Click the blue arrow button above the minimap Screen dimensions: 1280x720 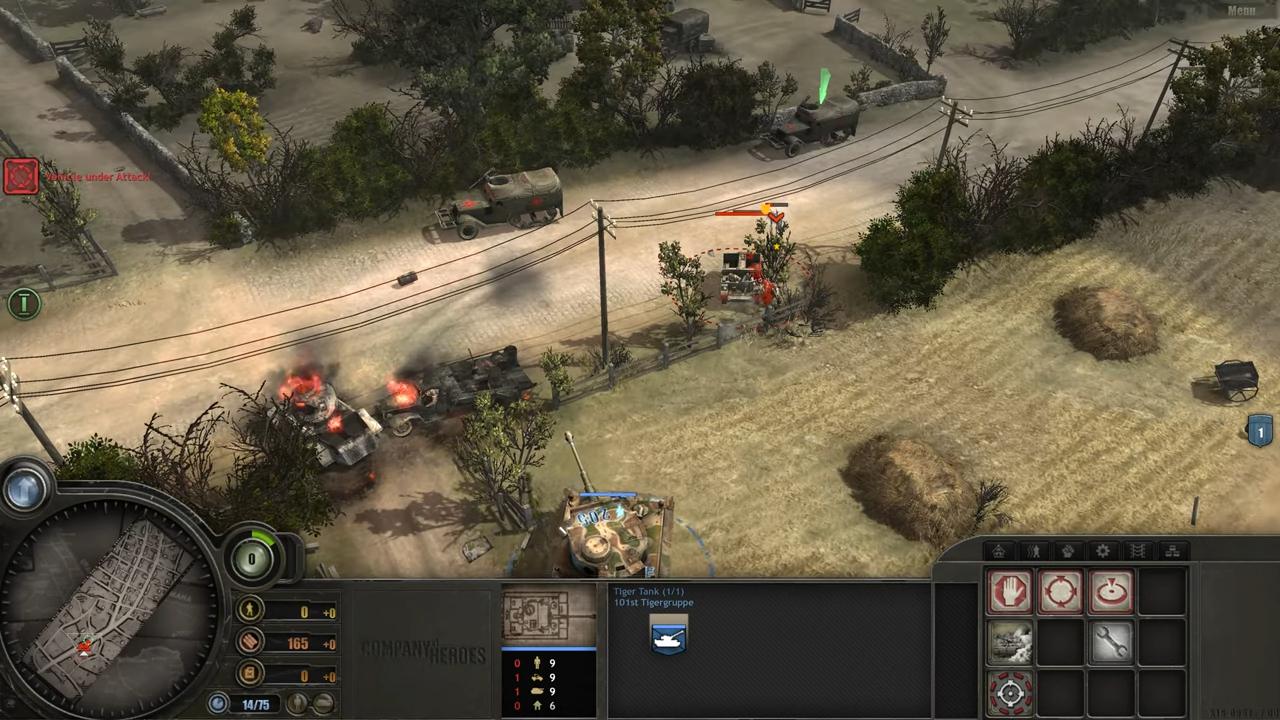click(x=24, y=489)
